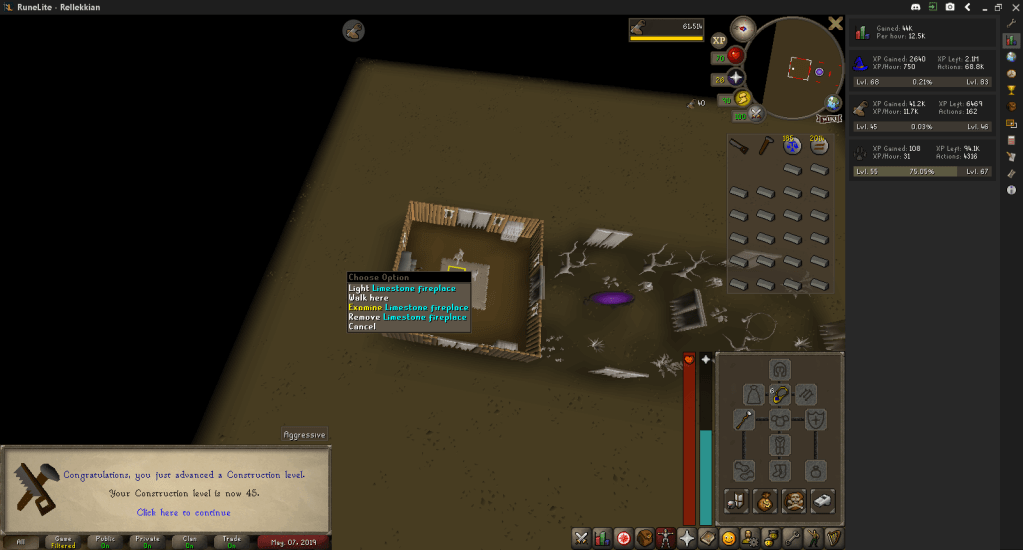Select Walk here in the context menu
The height and width of the screenshot is (550, 1023).
[x=369, y=298]
